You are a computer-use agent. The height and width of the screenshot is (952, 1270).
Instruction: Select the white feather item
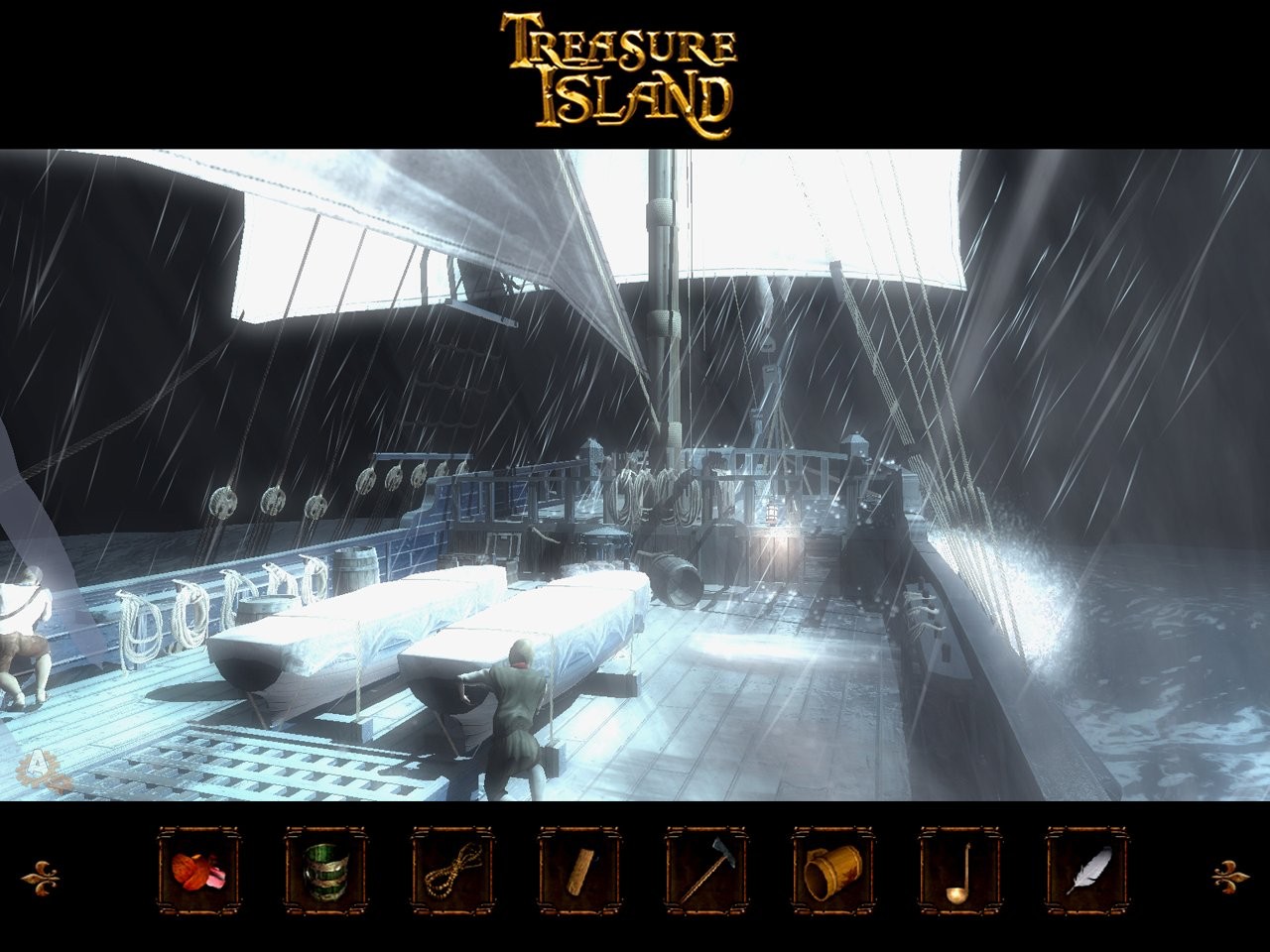pyautogui.click(x=1087, y=870)
